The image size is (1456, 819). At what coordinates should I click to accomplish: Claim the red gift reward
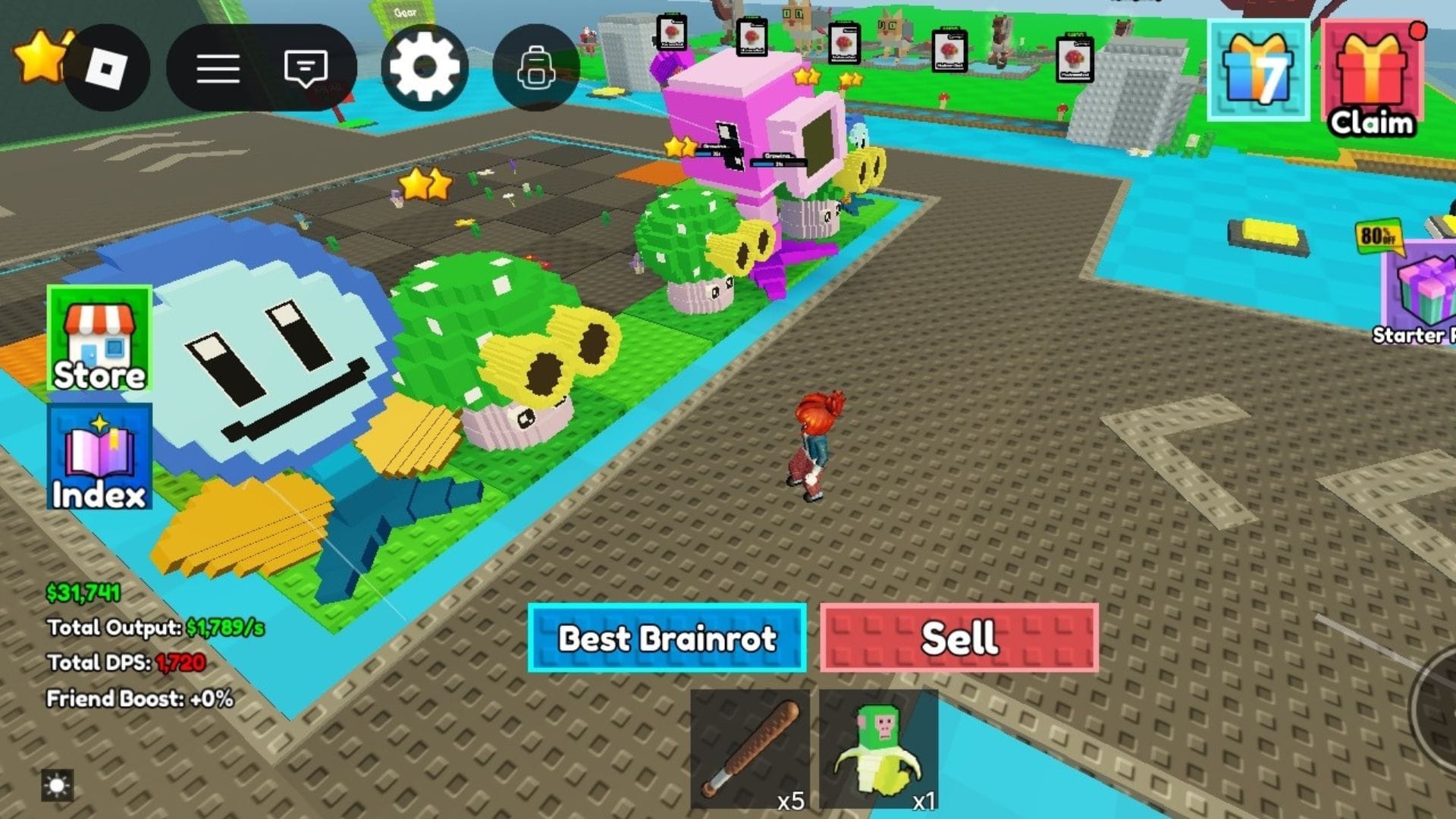[1373, 72]
